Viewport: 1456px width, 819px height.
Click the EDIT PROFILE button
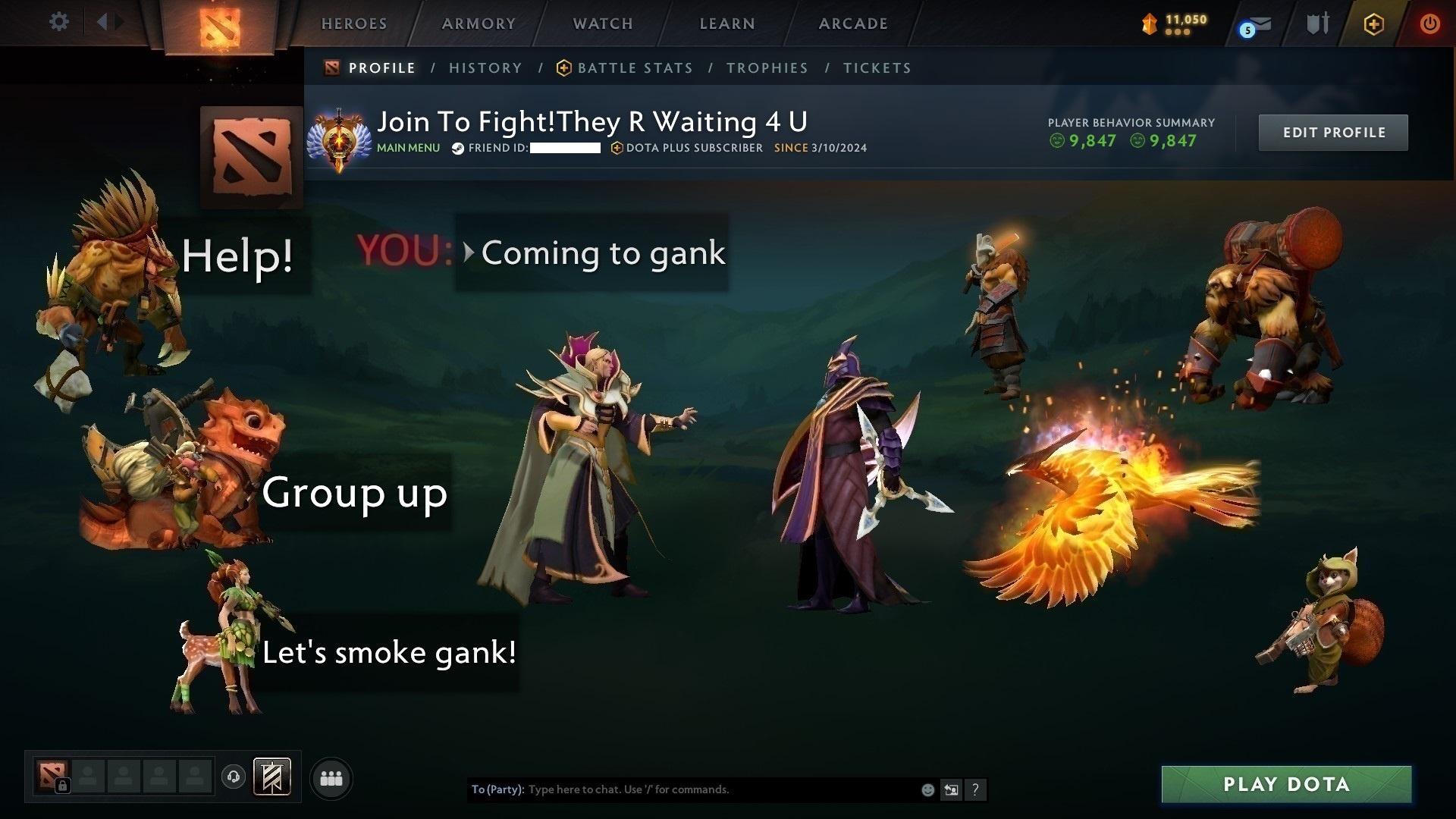pyautogui.click(x=1333, y=132)
